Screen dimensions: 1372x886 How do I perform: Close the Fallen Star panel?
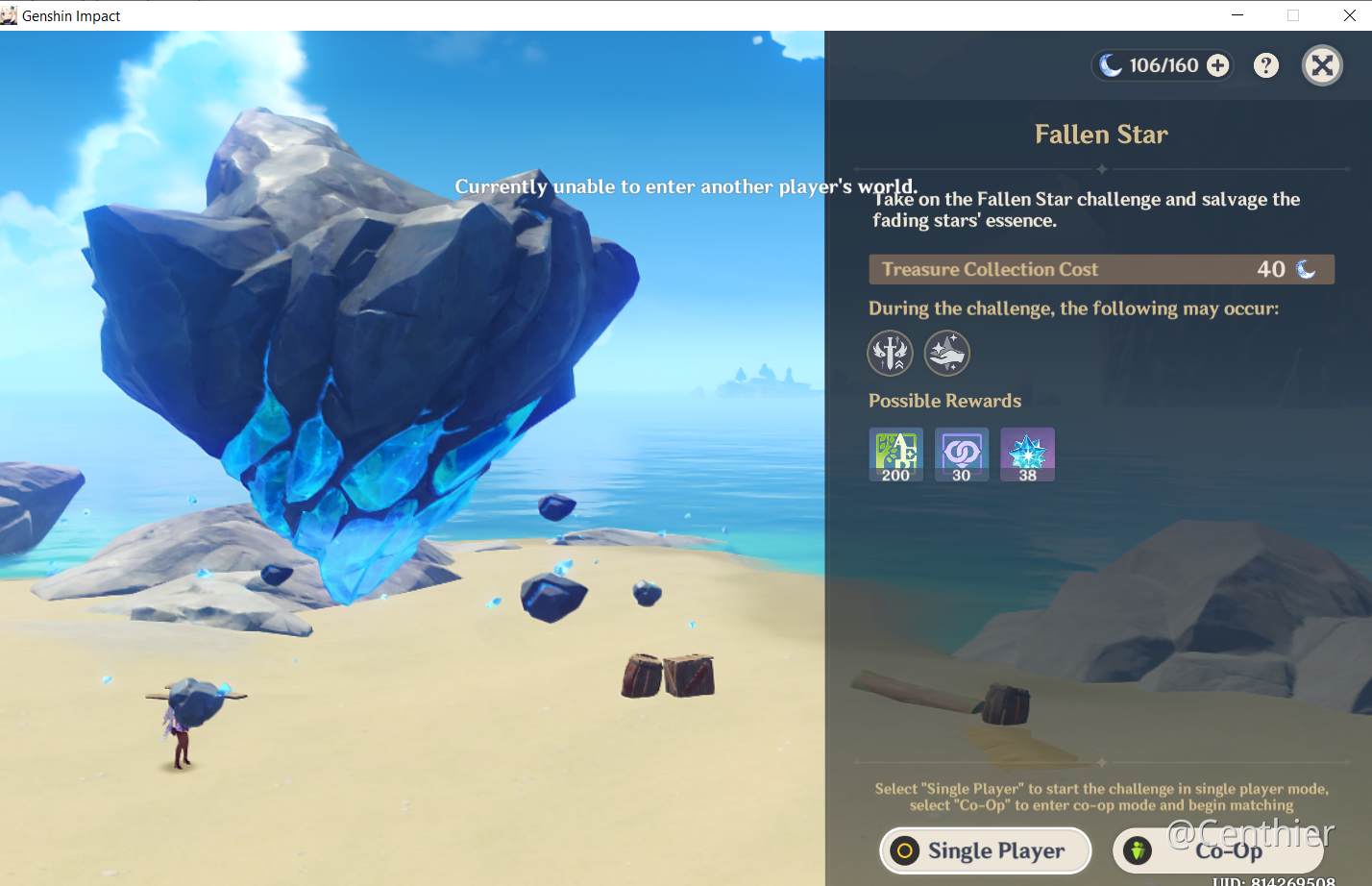pos(1322,65)
